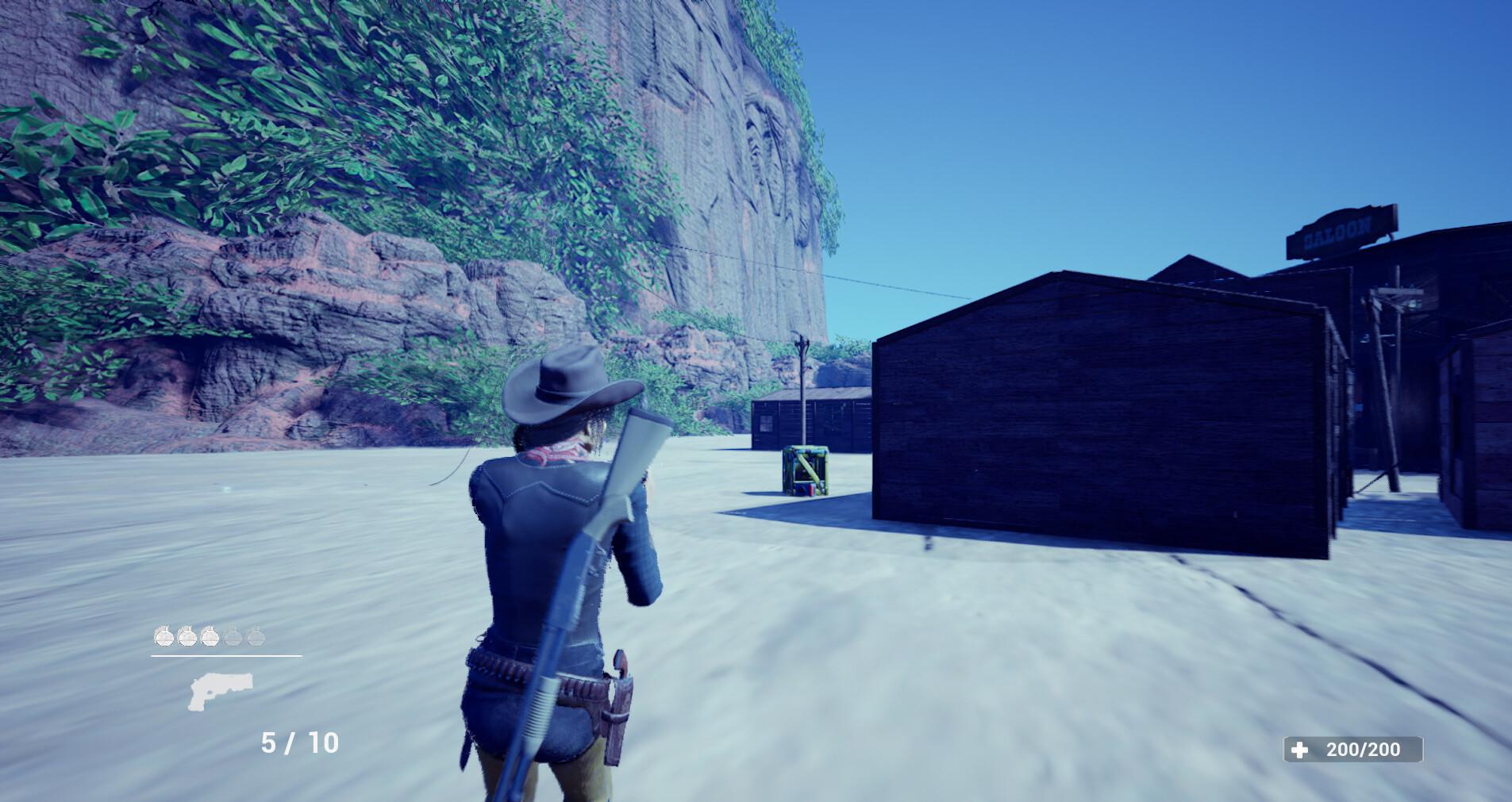1512x802 pixels.
Task: Toggle the fourth empty grenade slot
Action: click(233, 639)
